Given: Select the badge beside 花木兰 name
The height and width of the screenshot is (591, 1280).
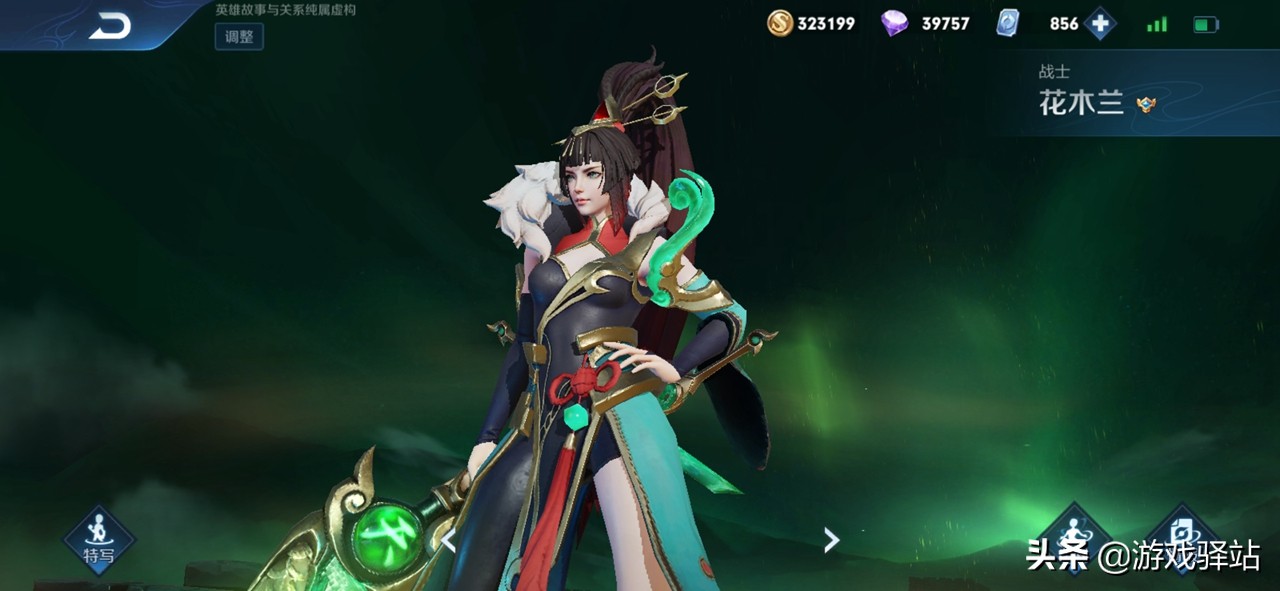Looking at the screenshot, I should (1146, 104).
